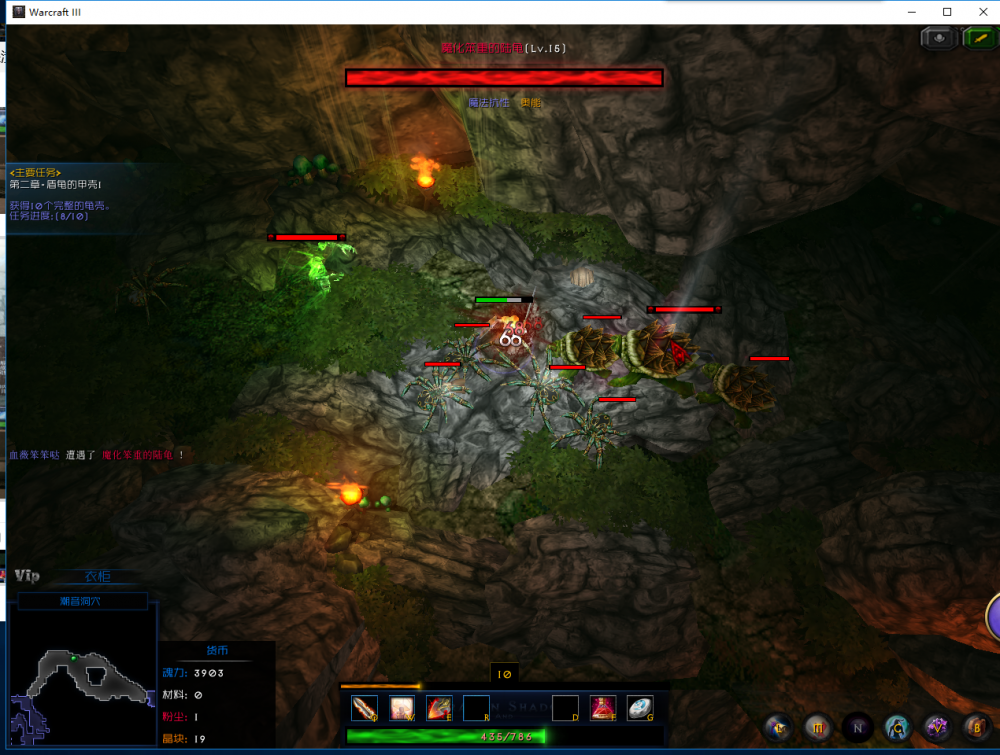
Task: Open the round icon marked M
Action: pyautogui.click(x=817, y=727)
